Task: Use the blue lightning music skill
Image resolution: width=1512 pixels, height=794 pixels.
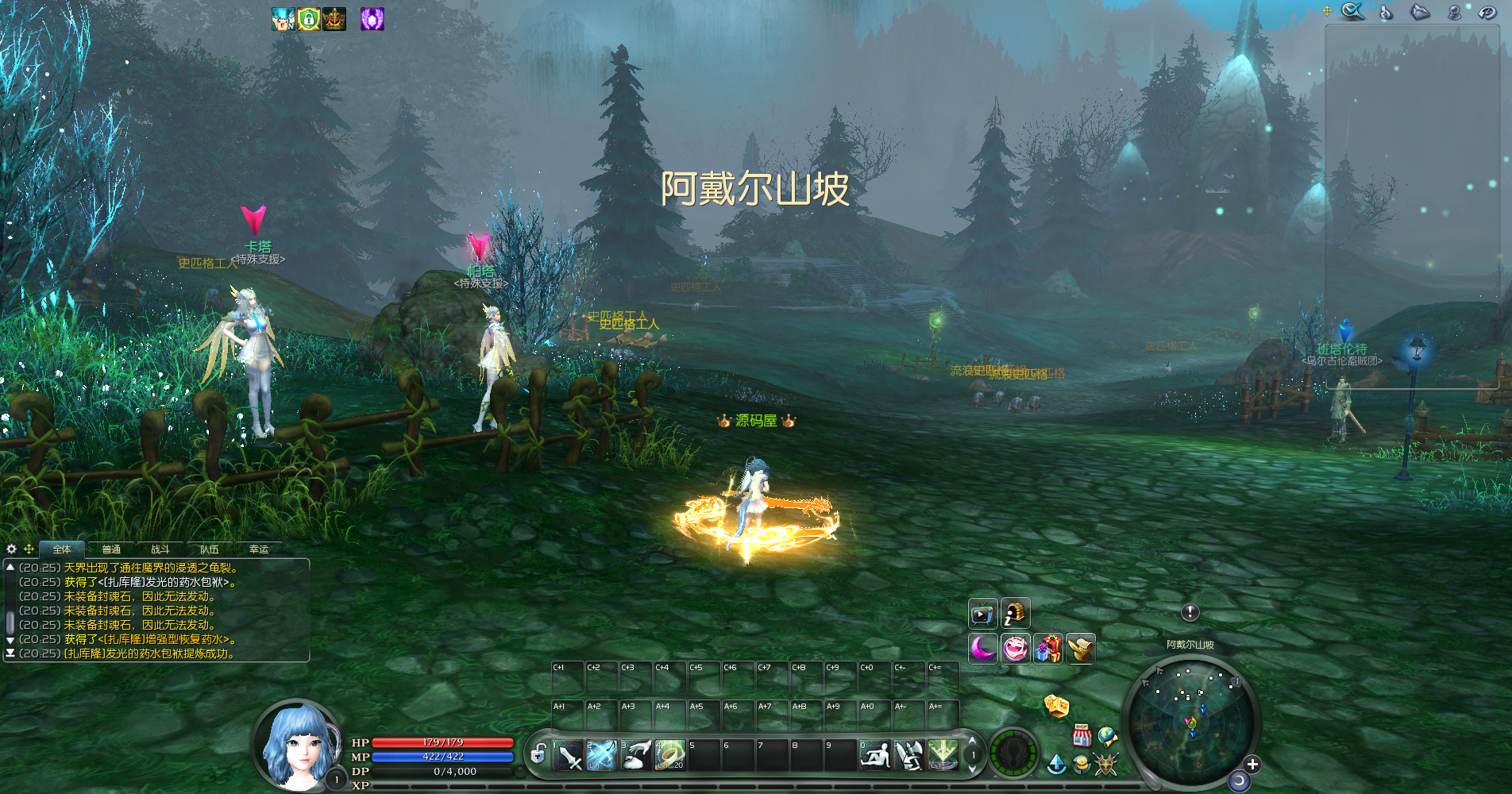Action: tap(601, 755)
